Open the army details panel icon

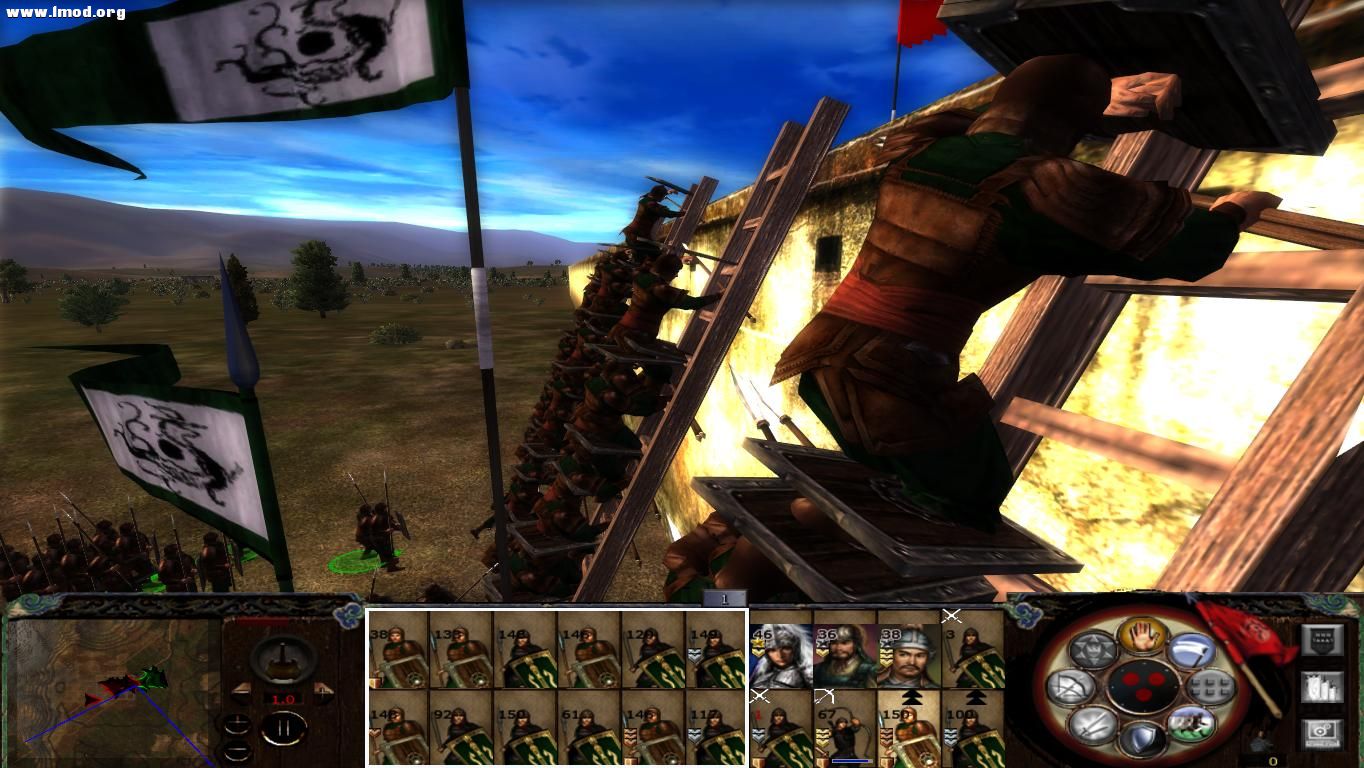pos(1323,687)
